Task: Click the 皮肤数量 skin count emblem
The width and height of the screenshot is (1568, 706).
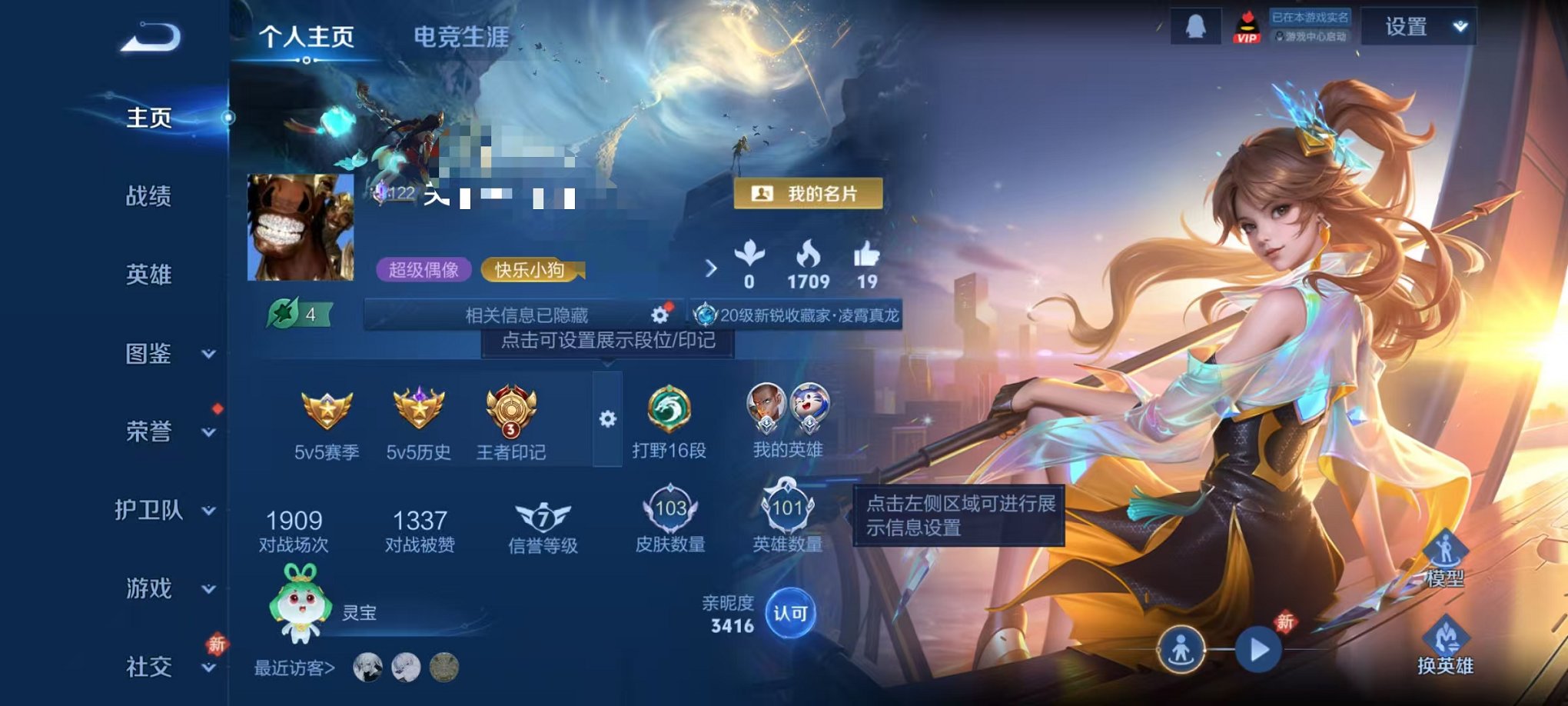Action: [671, 508]
